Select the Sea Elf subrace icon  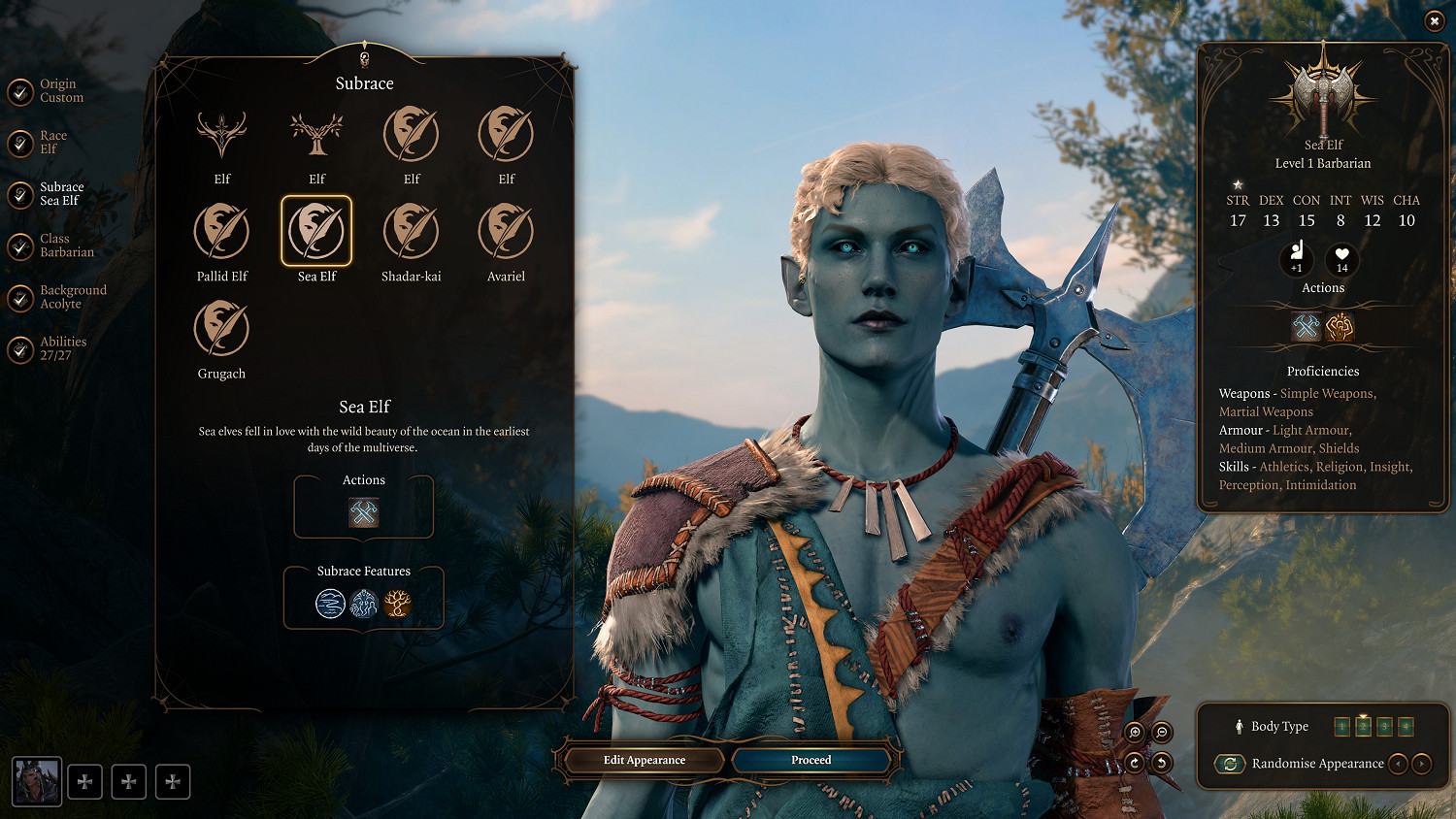[316, 233]
